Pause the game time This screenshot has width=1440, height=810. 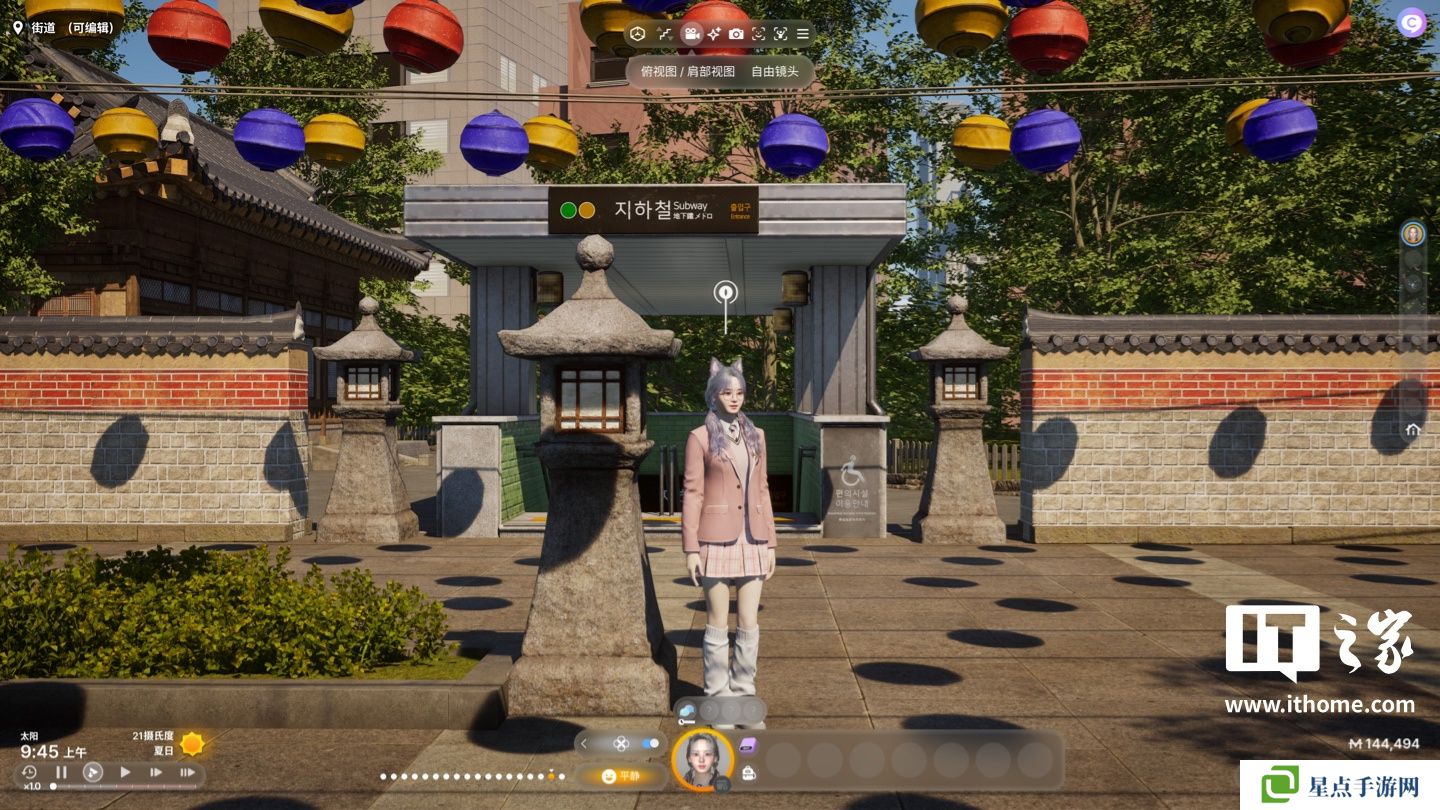click(61, 772)
